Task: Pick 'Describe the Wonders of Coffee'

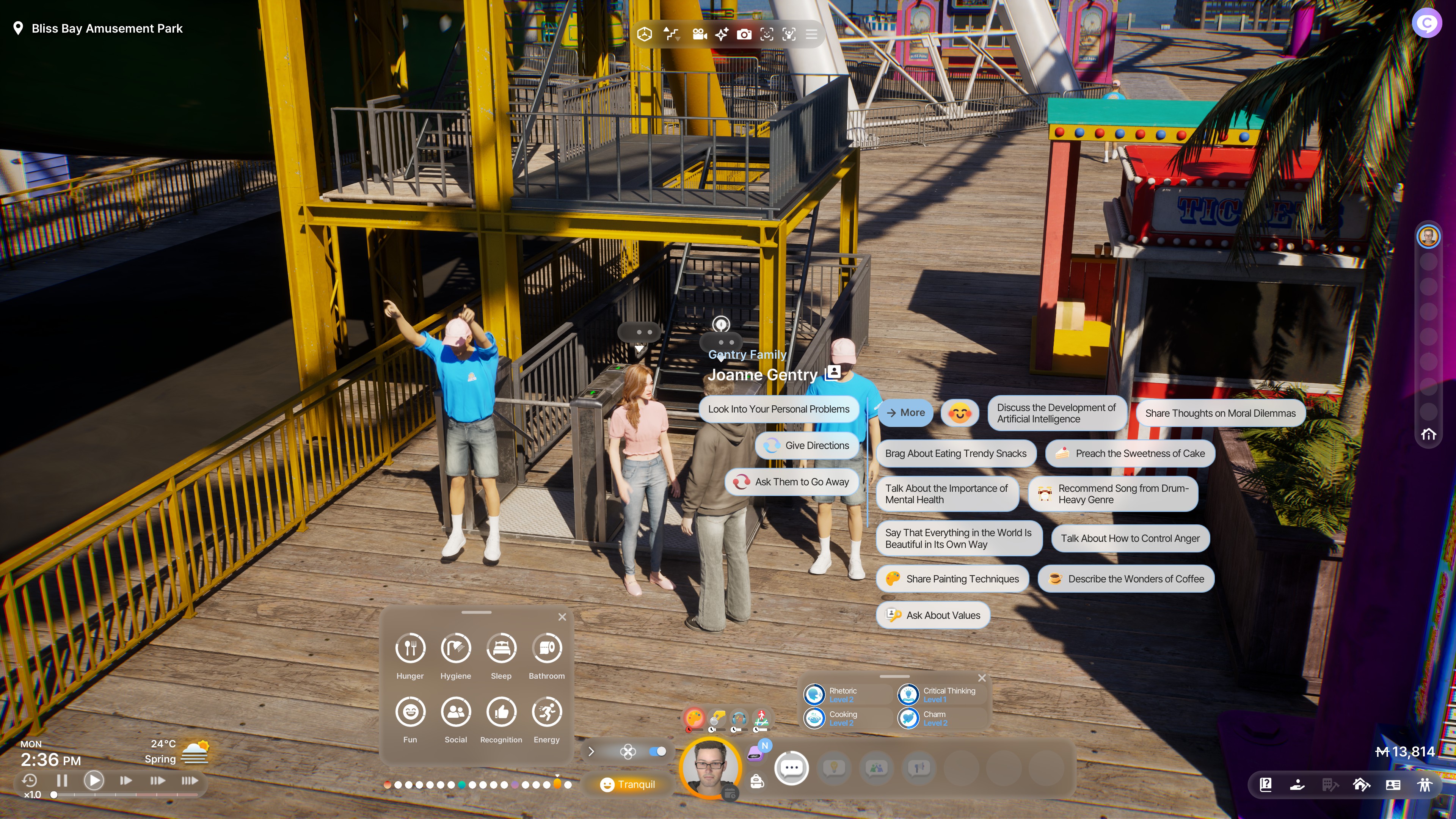Action: click(x=1126, y=579)
